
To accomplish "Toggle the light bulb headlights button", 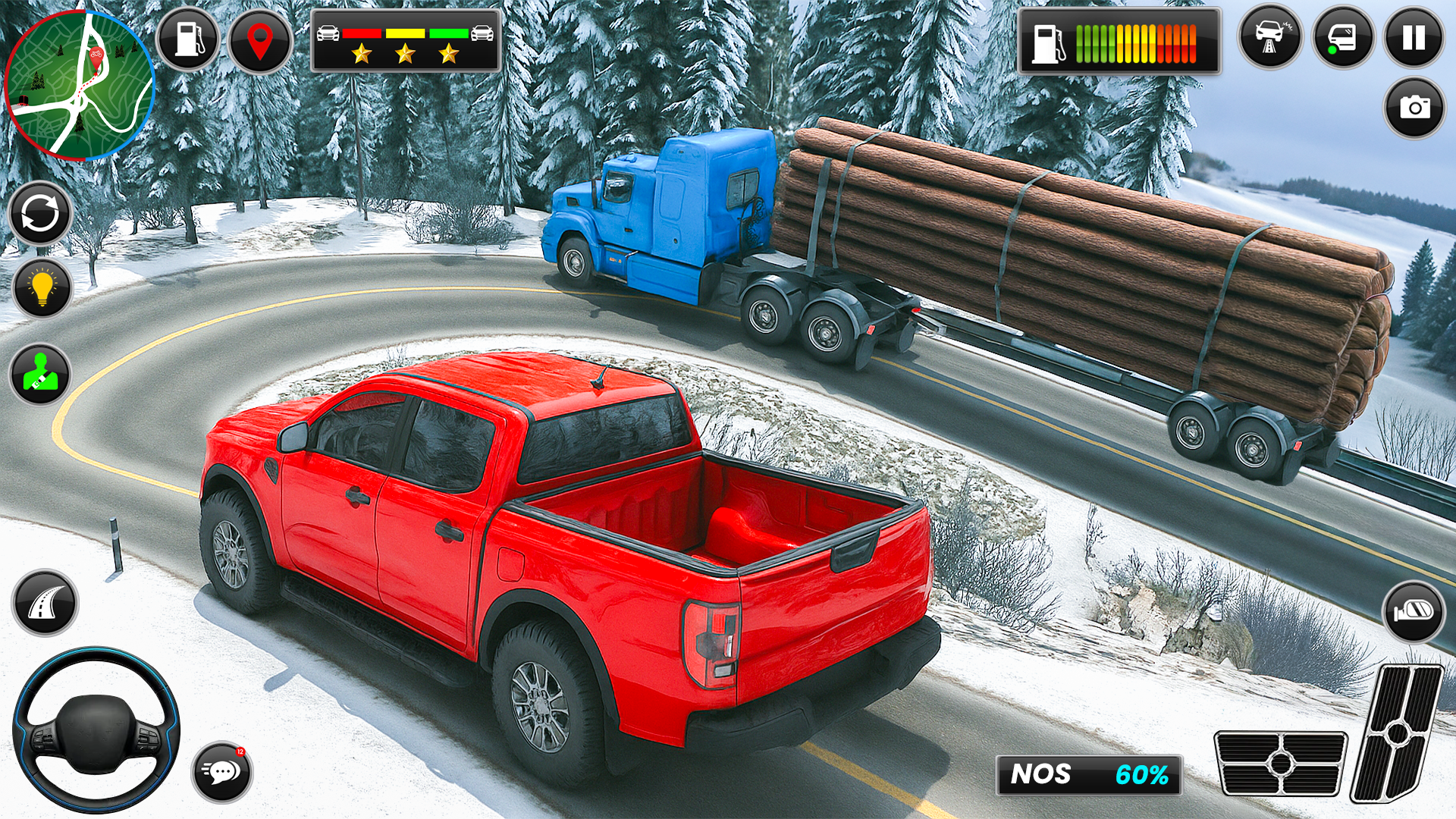I will click(42, 288).
